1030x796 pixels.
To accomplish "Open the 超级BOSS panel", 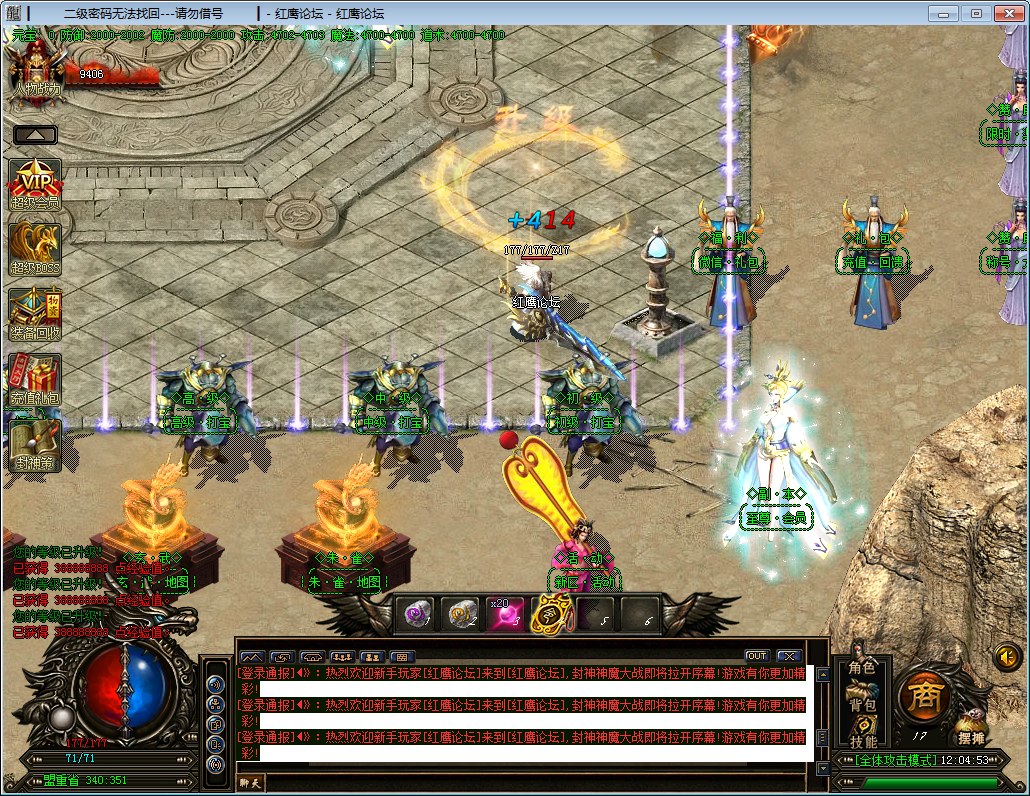I will click(x=35, y=248).
